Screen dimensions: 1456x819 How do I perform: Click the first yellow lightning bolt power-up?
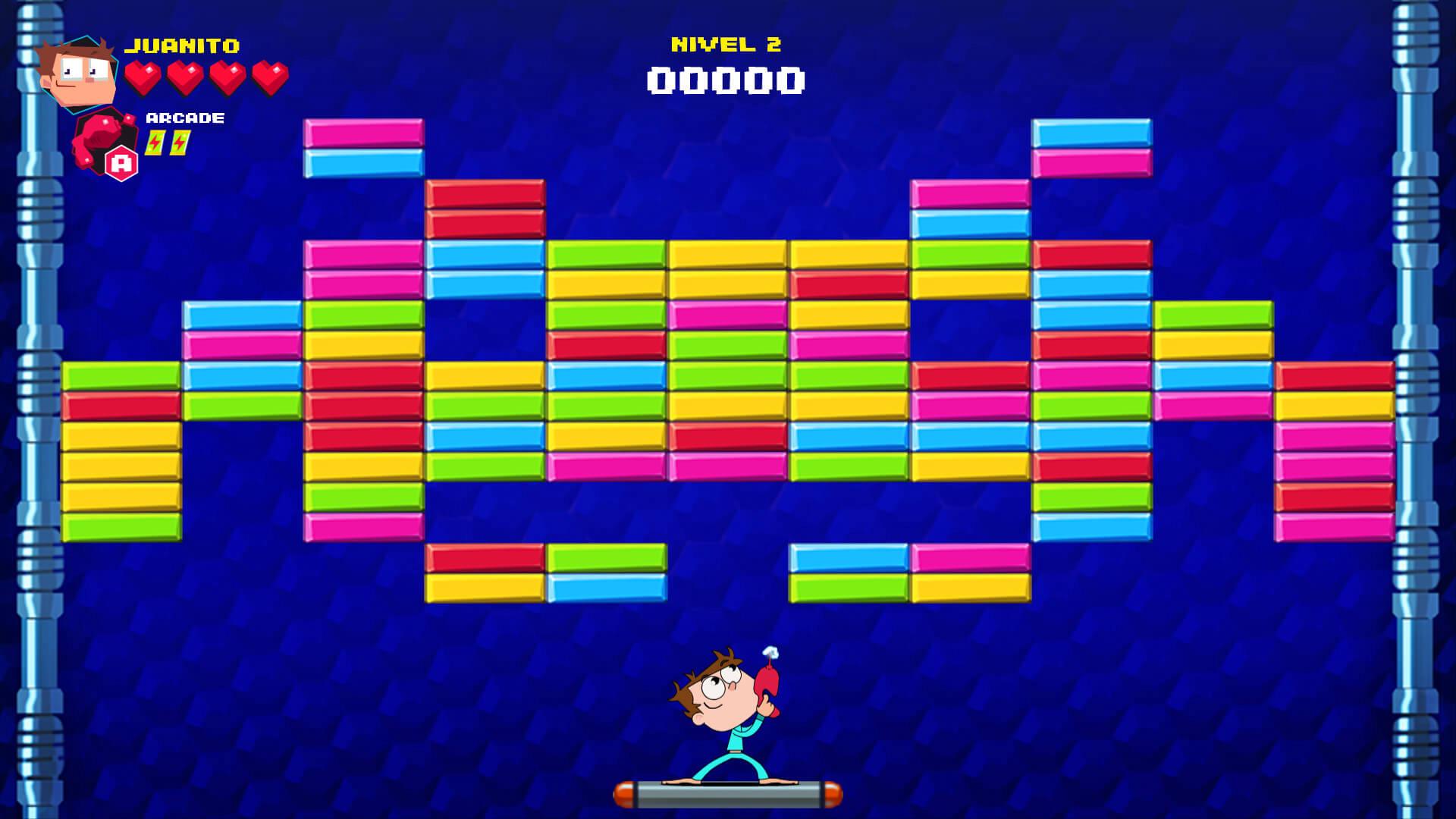tap(156, 140)
